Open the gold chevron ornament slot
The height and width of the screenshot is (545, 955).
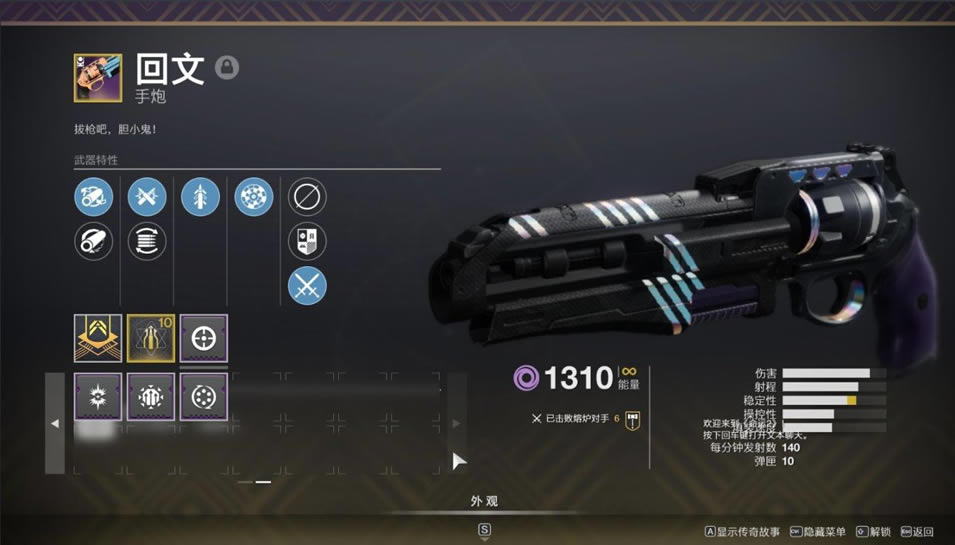(x=98, y=338)
